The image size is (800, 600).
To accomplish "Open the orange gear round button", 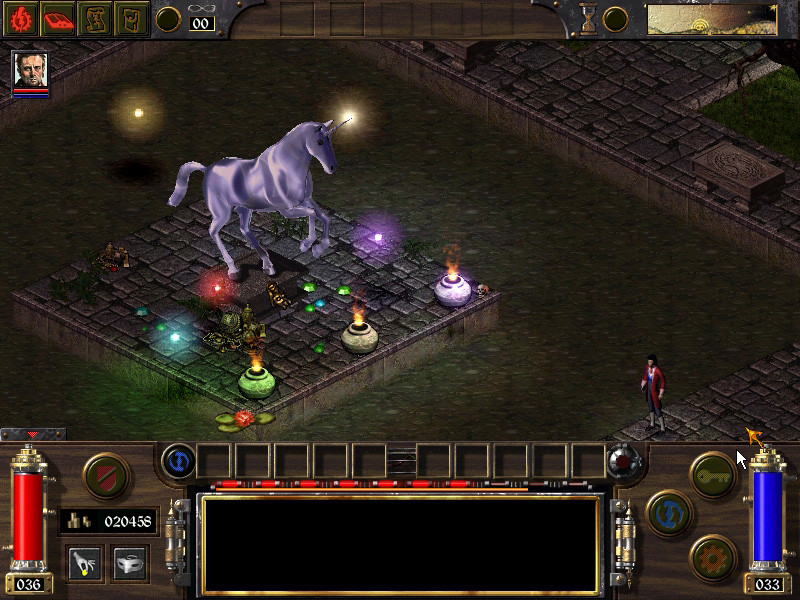I will point(713,555).
